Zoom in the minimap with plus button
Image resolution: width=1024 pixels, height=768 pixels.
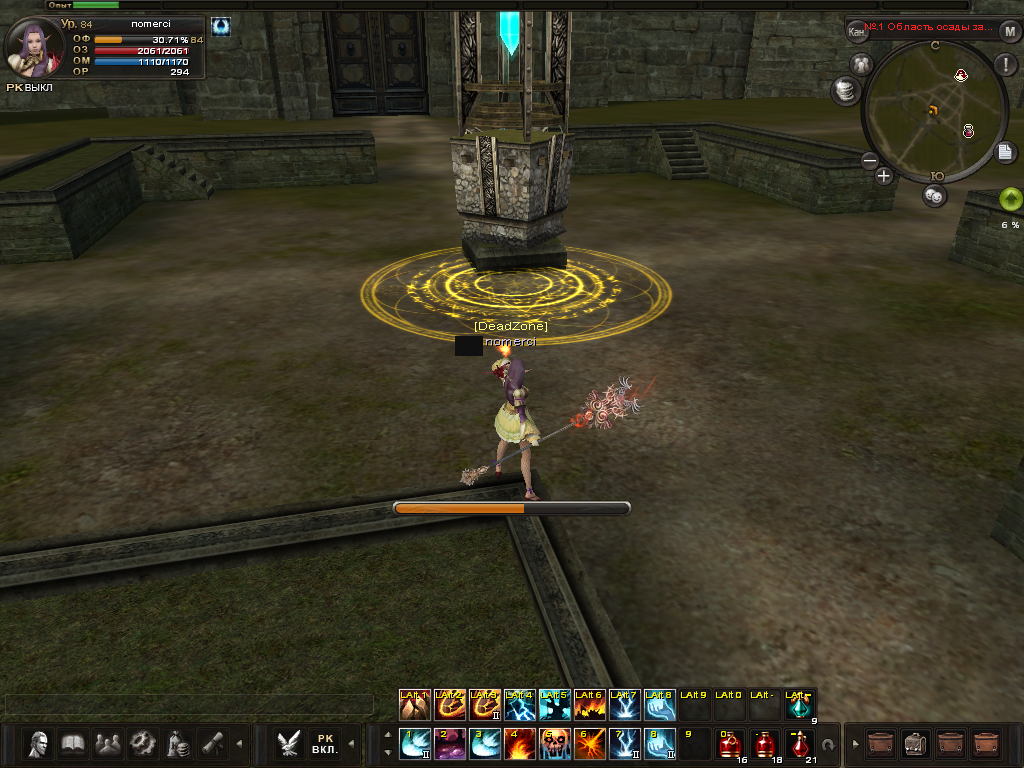click(884, 177)
